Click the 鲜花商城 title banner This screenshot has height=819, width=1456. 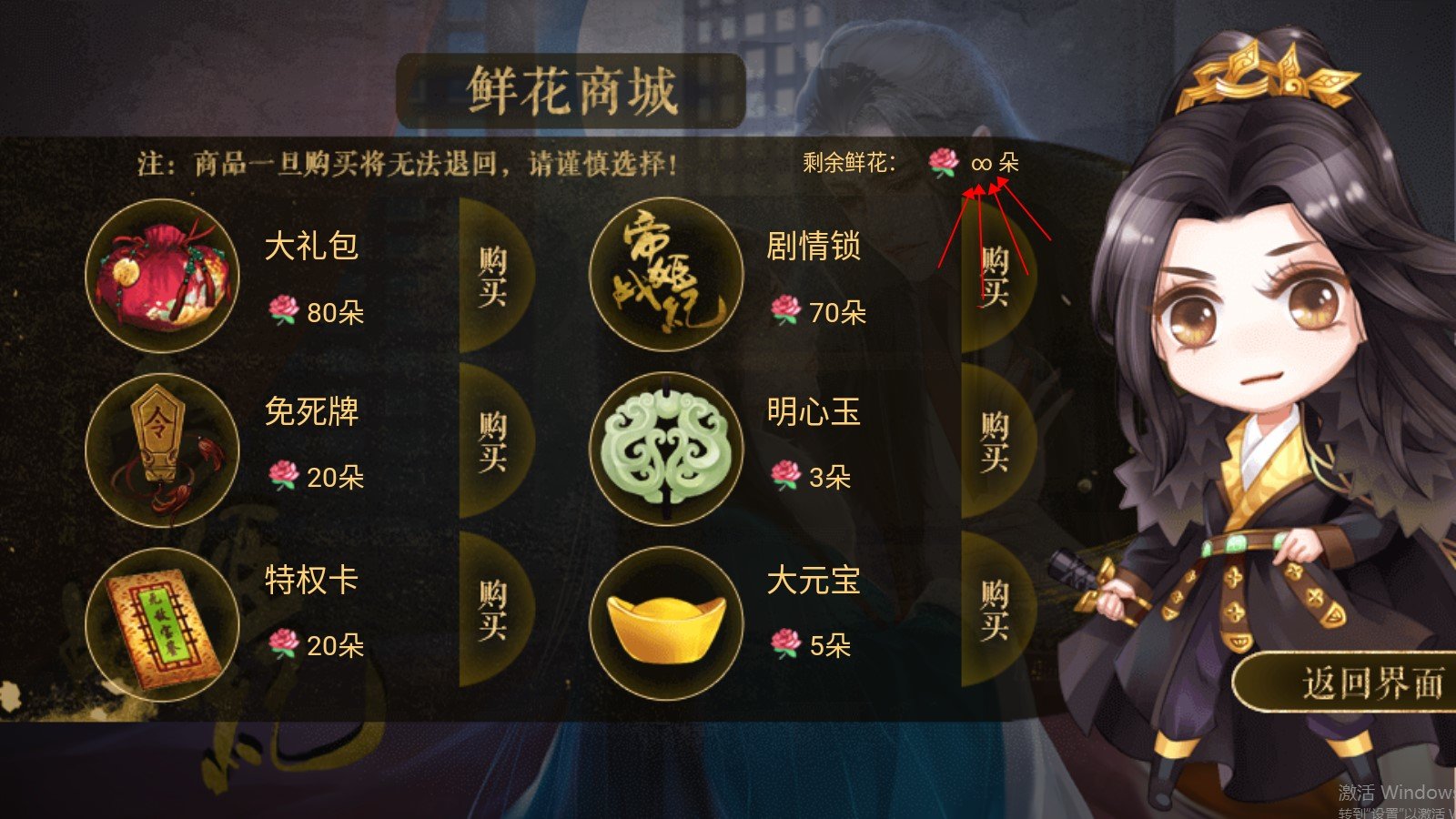point(571,86)
